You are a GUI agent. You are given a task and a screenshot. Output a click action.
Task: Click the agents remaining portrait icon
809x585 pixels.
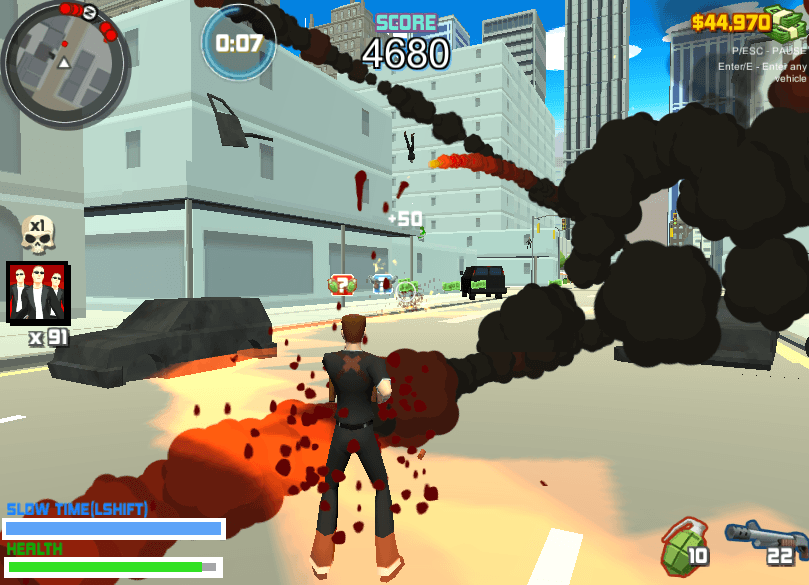[37, 292]
